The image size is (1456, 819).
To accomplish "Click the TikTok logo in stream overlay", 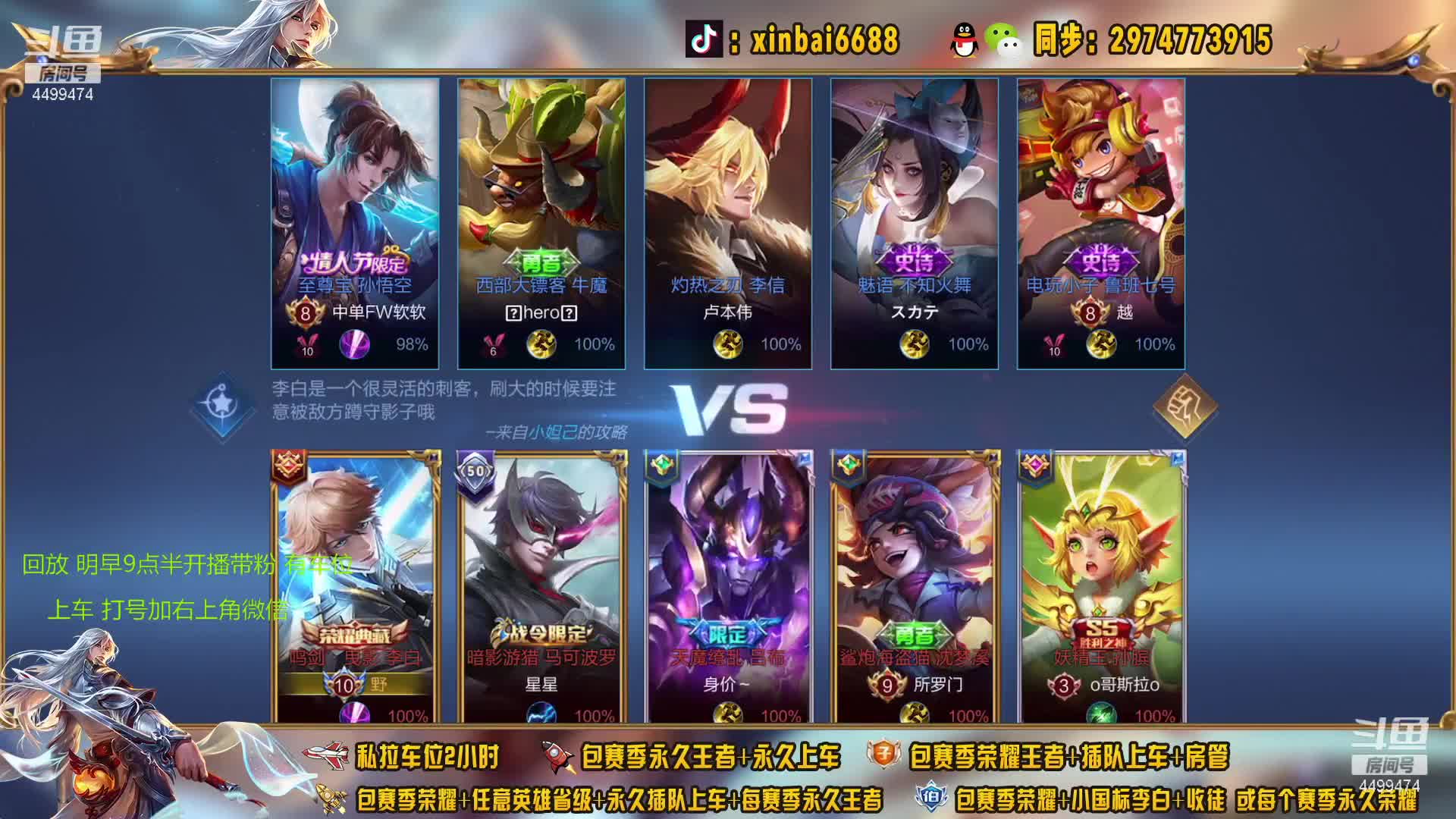I will (x=704, y=39).
